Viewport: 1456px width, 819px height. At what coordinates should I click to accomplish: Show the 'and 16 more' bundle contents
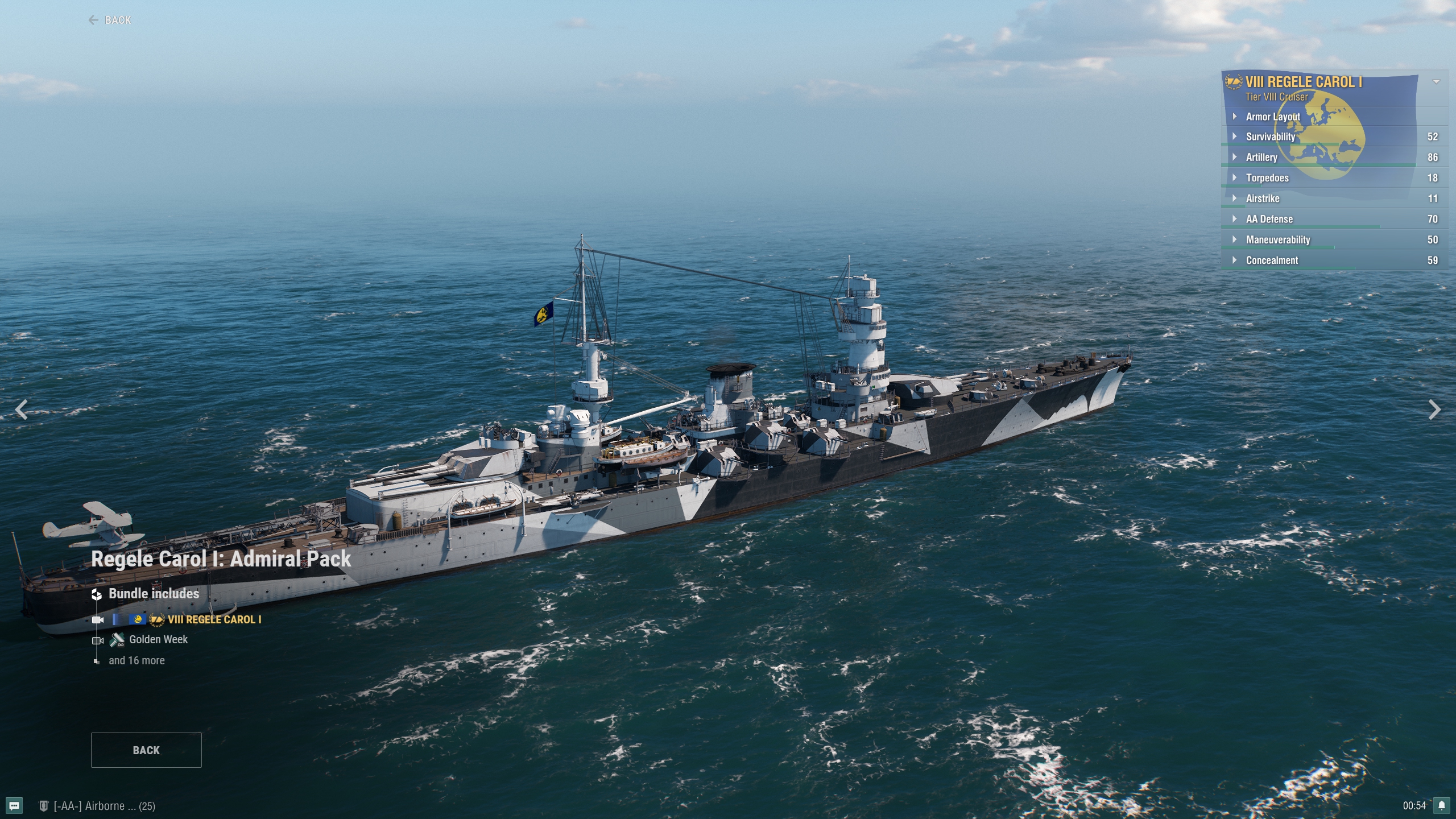(136, 661)
